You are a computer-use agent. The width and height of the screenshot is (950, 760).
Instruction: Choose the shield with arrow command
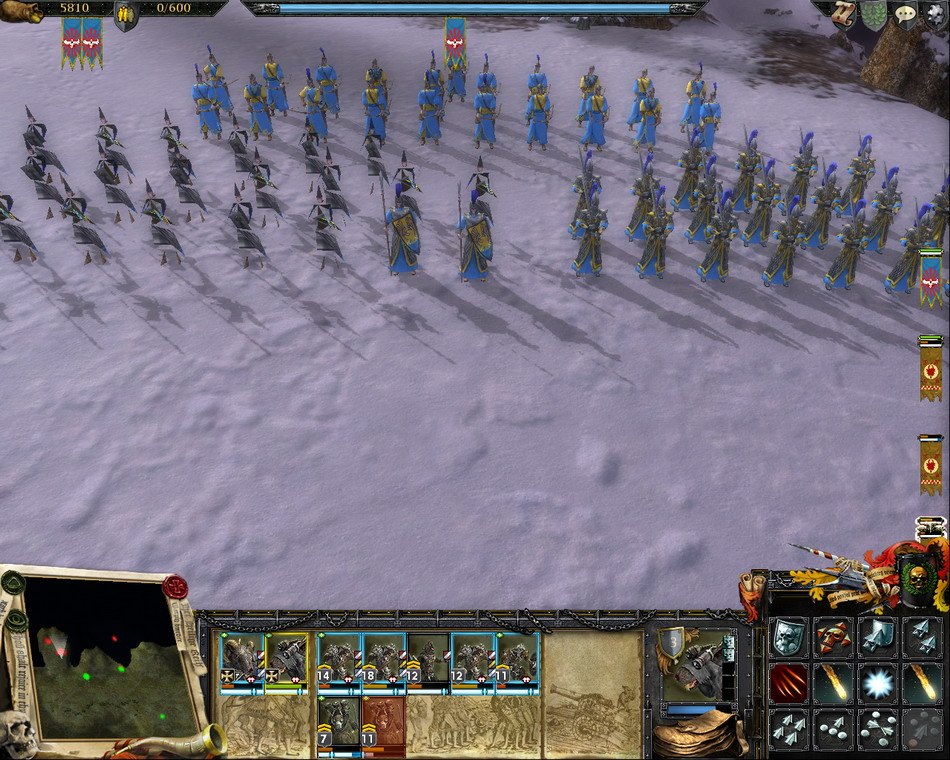[877, 637]
